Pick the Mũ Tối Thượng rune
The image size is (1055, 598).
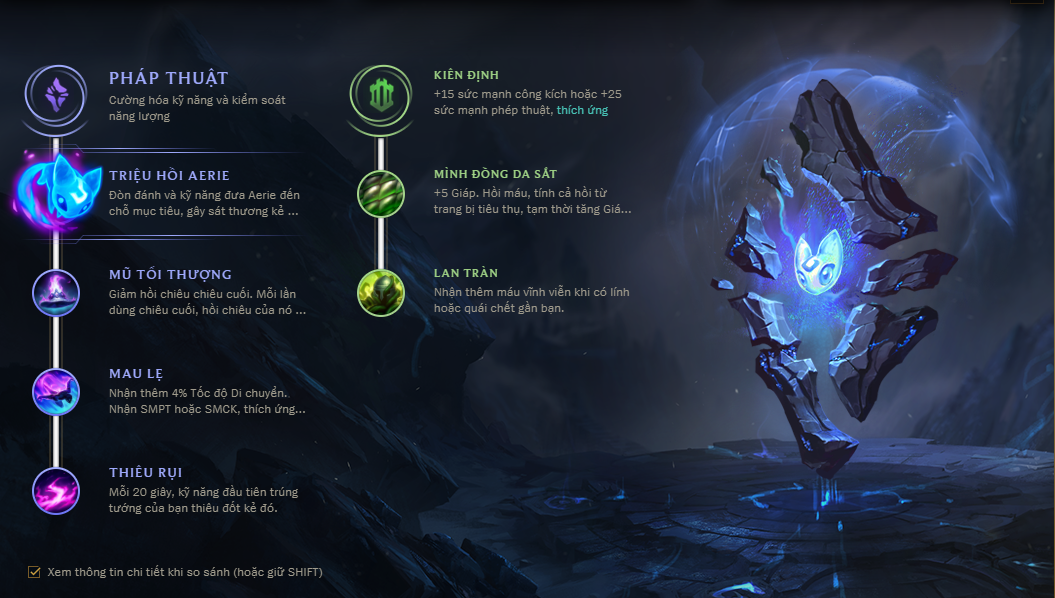56,292
